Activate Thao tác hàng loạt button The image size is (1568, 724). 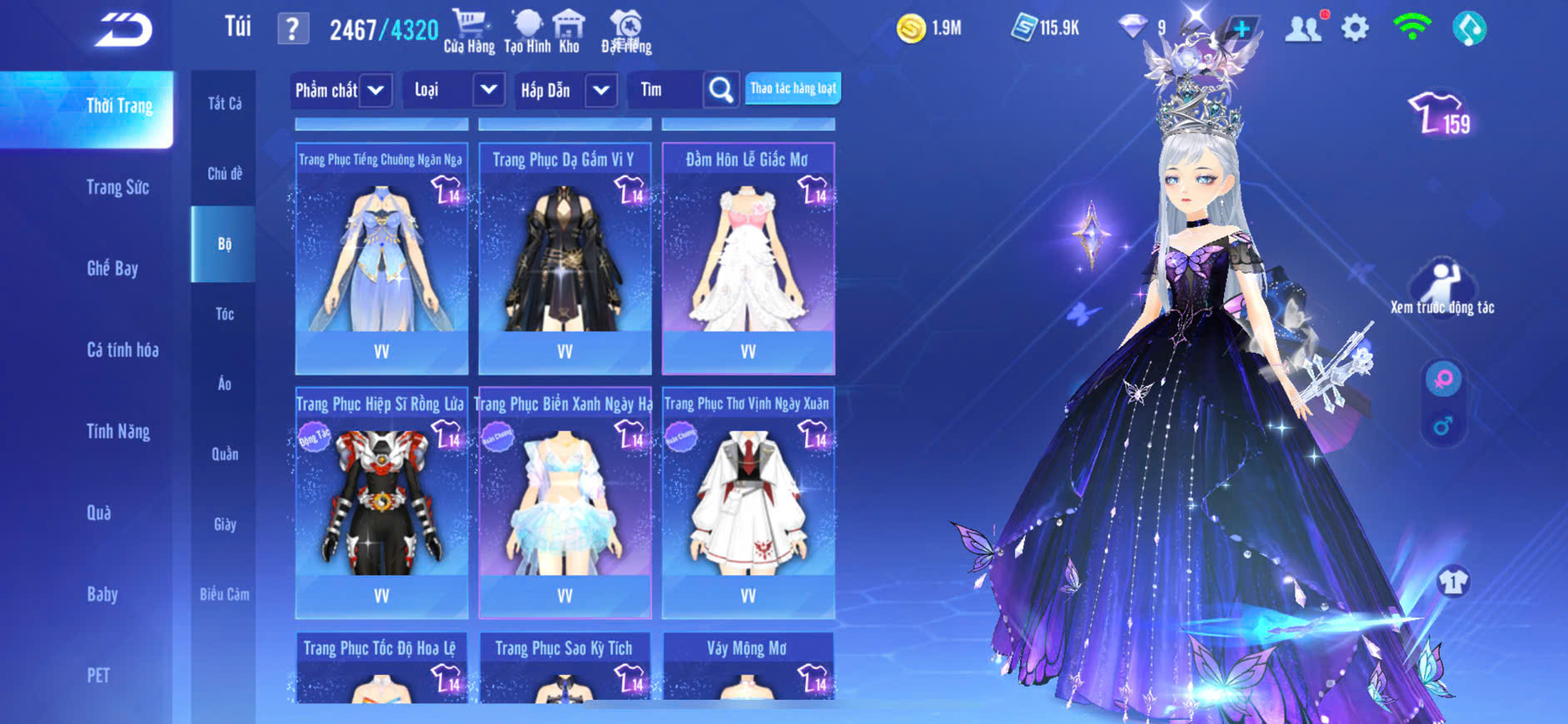(793, 88)
